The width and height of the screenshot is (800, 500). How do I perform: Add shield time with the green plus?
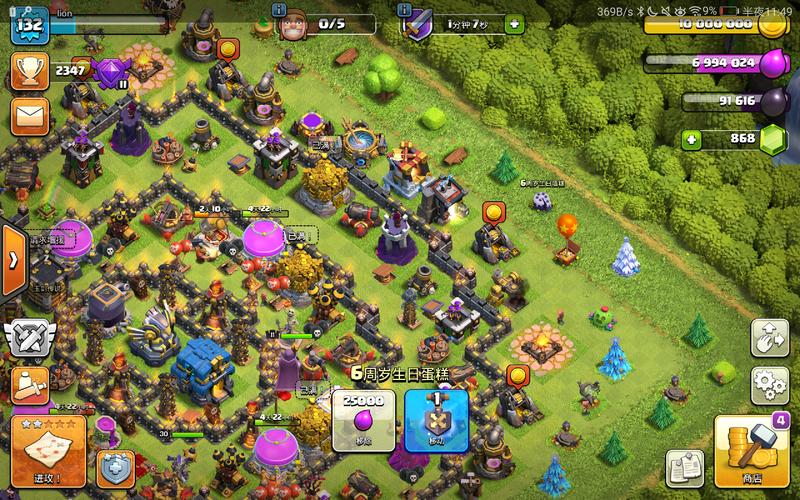pyautogui.click(x=514, y=22)
